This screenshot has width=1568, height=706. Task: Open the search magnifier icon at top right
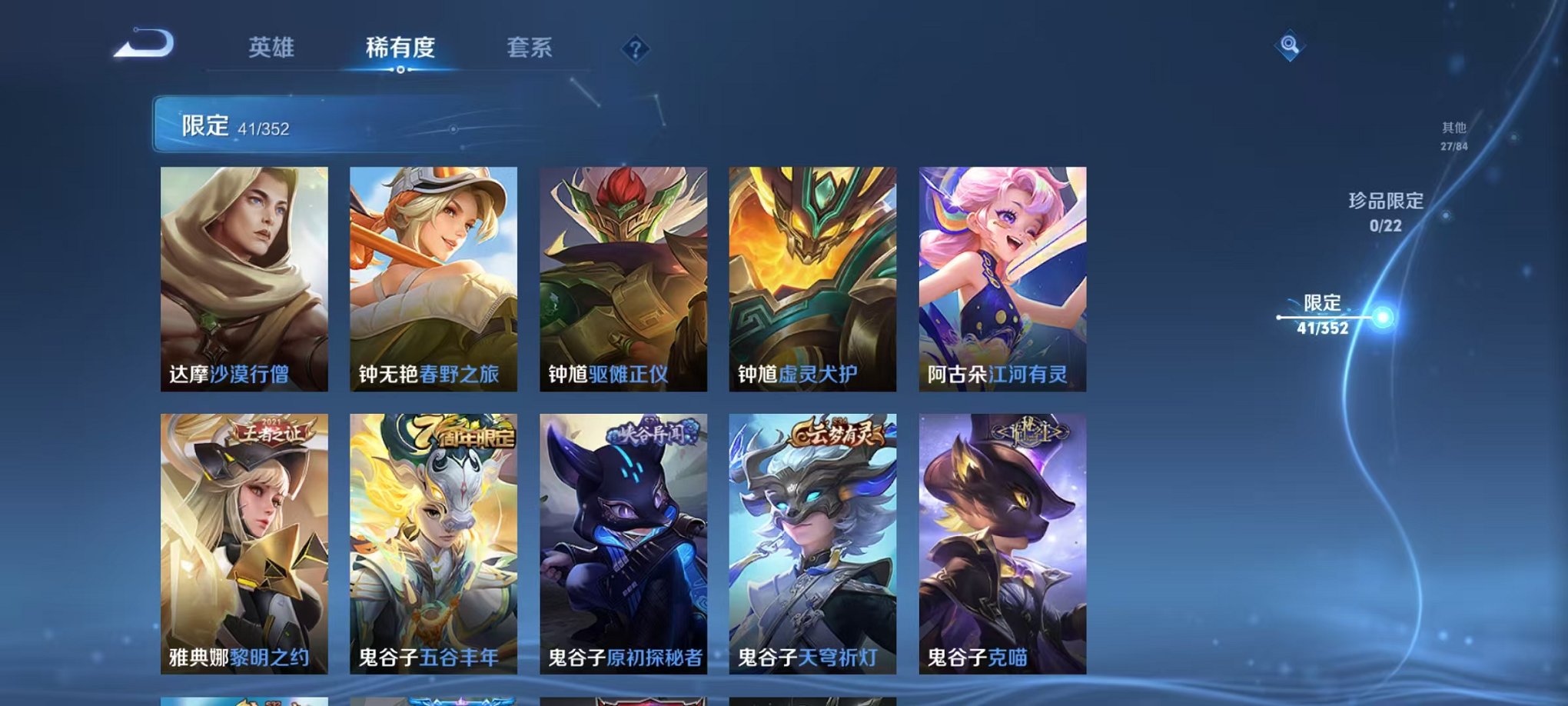click(x=1291, y=46)
